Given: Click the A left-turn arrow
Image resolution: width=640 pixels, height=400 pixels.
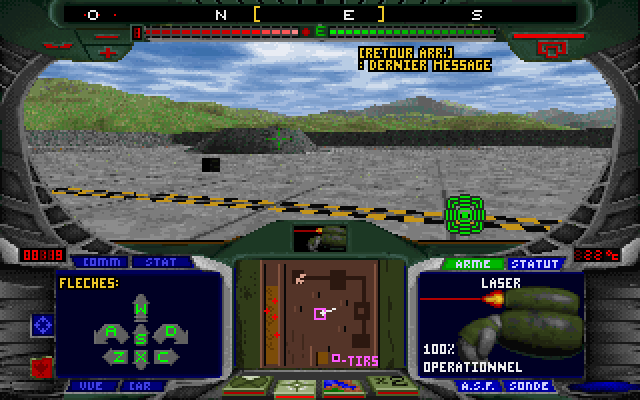Looking at the screenshot, I should [x=111, y=332].
